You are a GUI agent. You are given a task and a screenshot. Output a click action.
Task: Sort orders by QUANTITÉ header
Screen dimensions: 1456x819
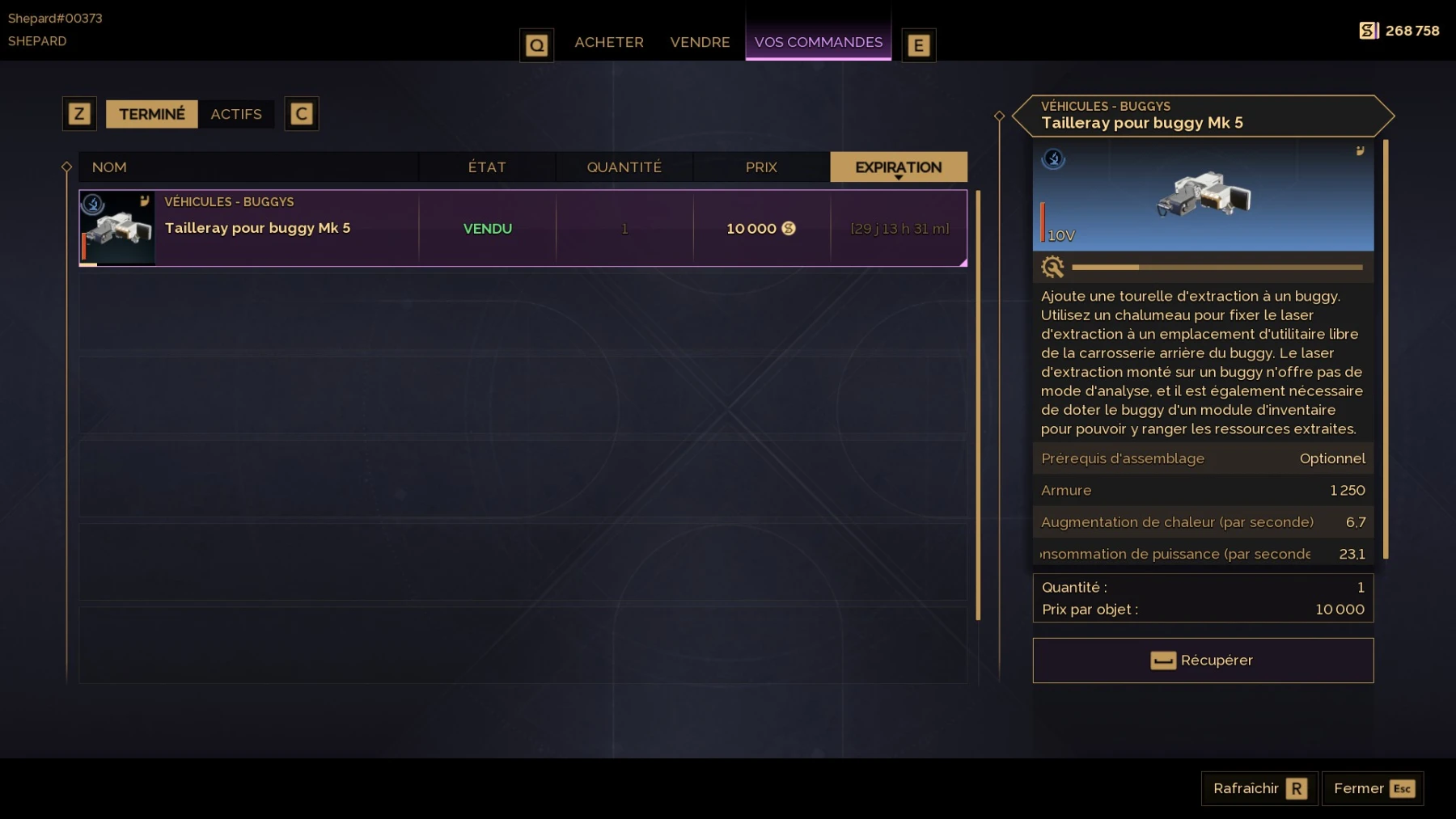pos(624,167)
